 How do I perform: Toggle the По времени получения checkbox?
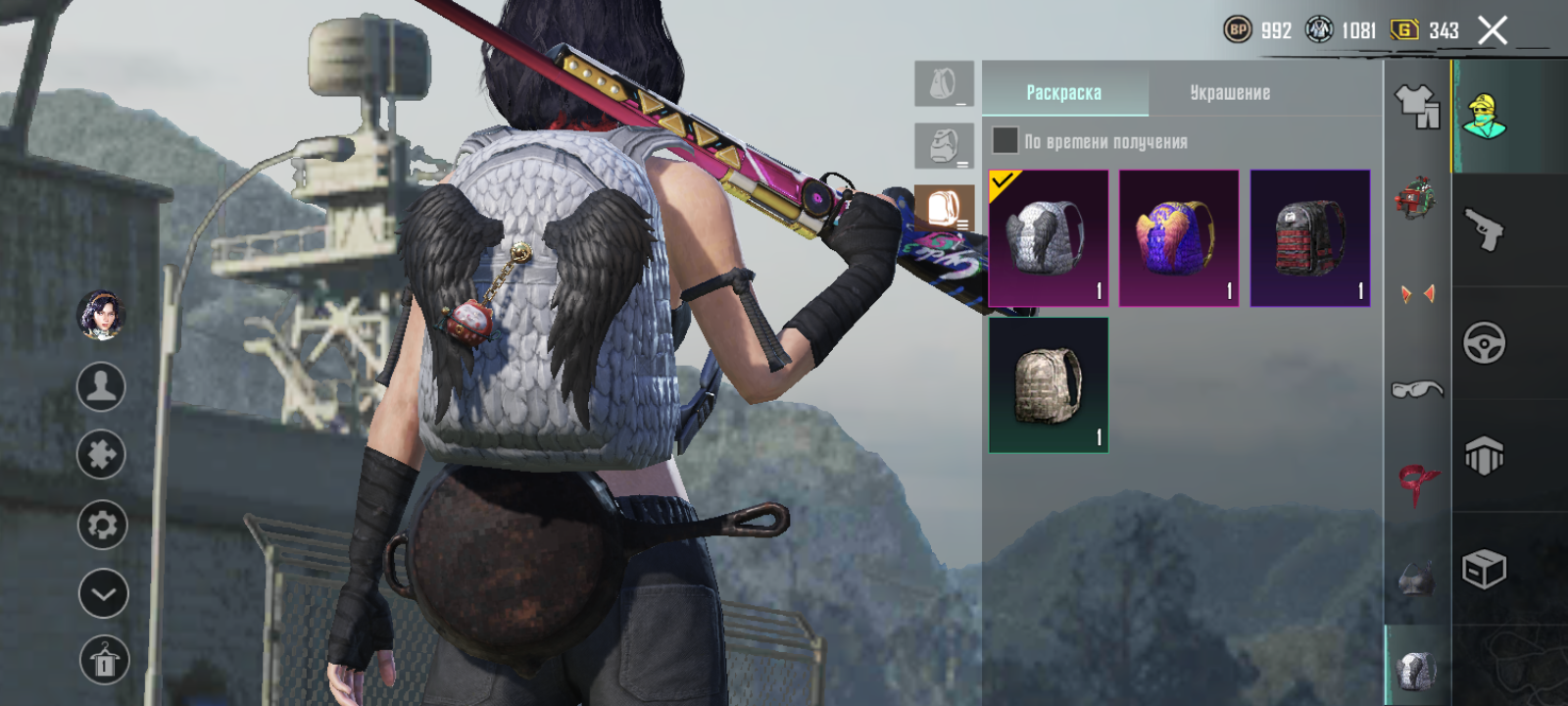tap(1004, 140)
